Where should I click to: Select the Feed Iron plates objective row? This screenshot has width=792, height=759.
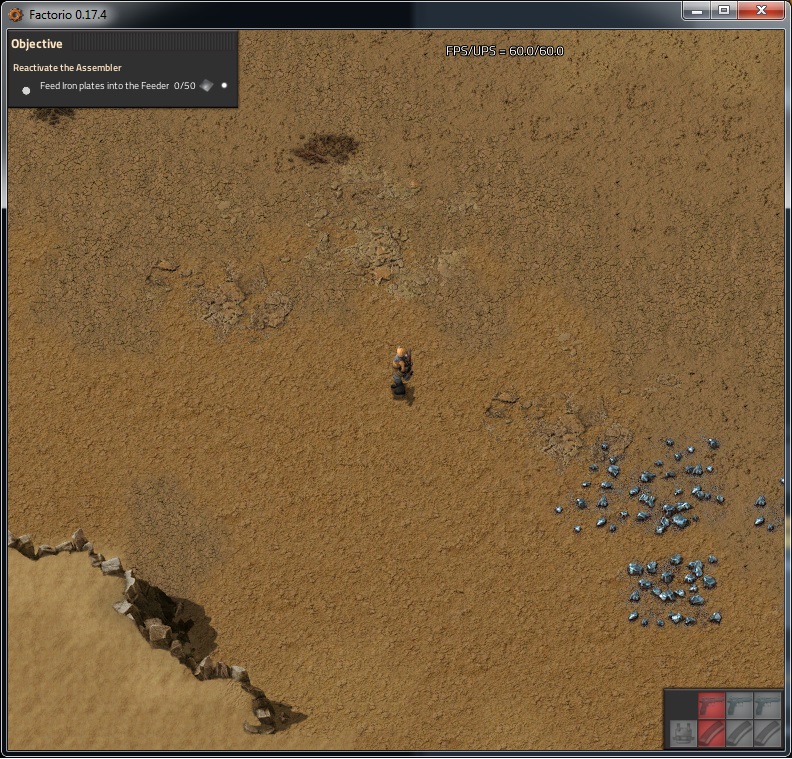pyautogui.click(x=117, y=86)
